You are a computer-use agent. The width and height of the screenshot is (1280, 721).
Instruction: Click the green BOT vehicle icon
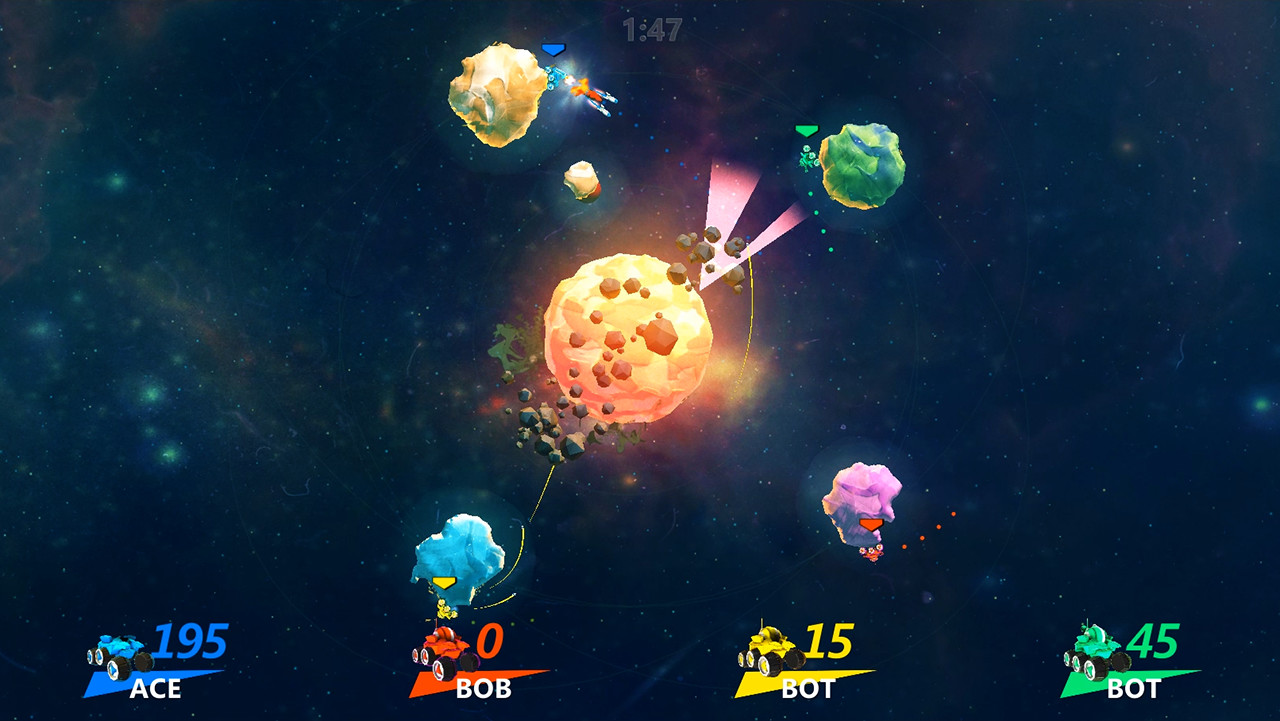1093,648
